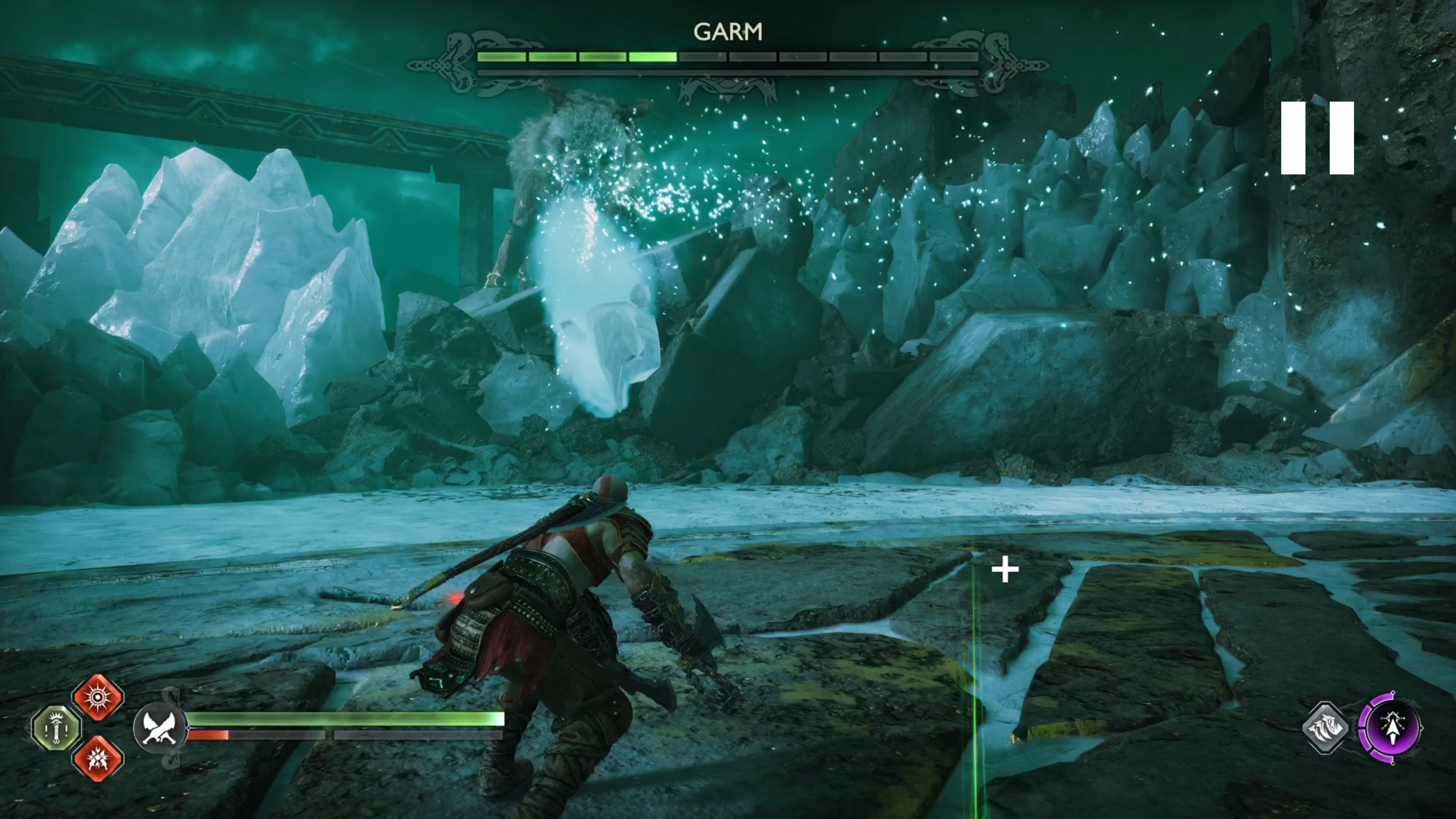Screen dimensions: 1456x819
Task: Select the Light Runic Attack sun icon
Action: (x=98, y=698)
